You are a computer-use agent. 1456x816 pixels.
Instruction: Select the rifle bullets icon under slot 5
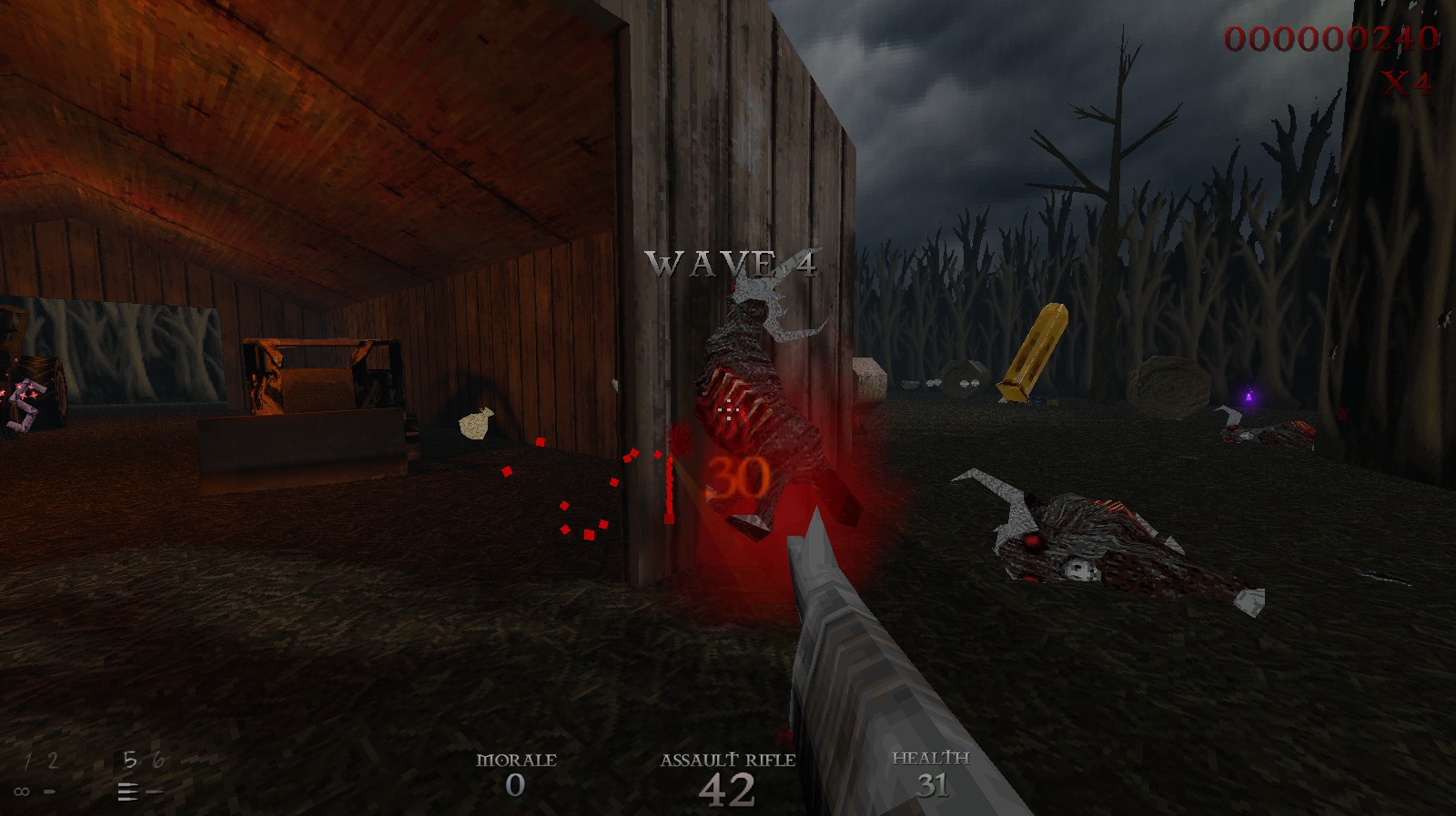128,791
